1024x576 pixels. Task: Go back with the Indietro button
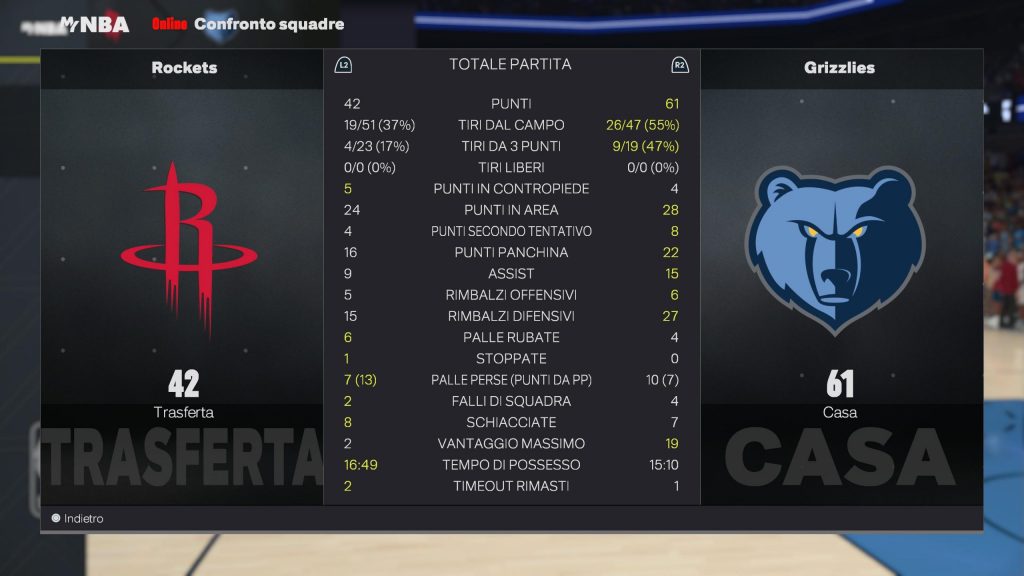click(x=78, y=519)
